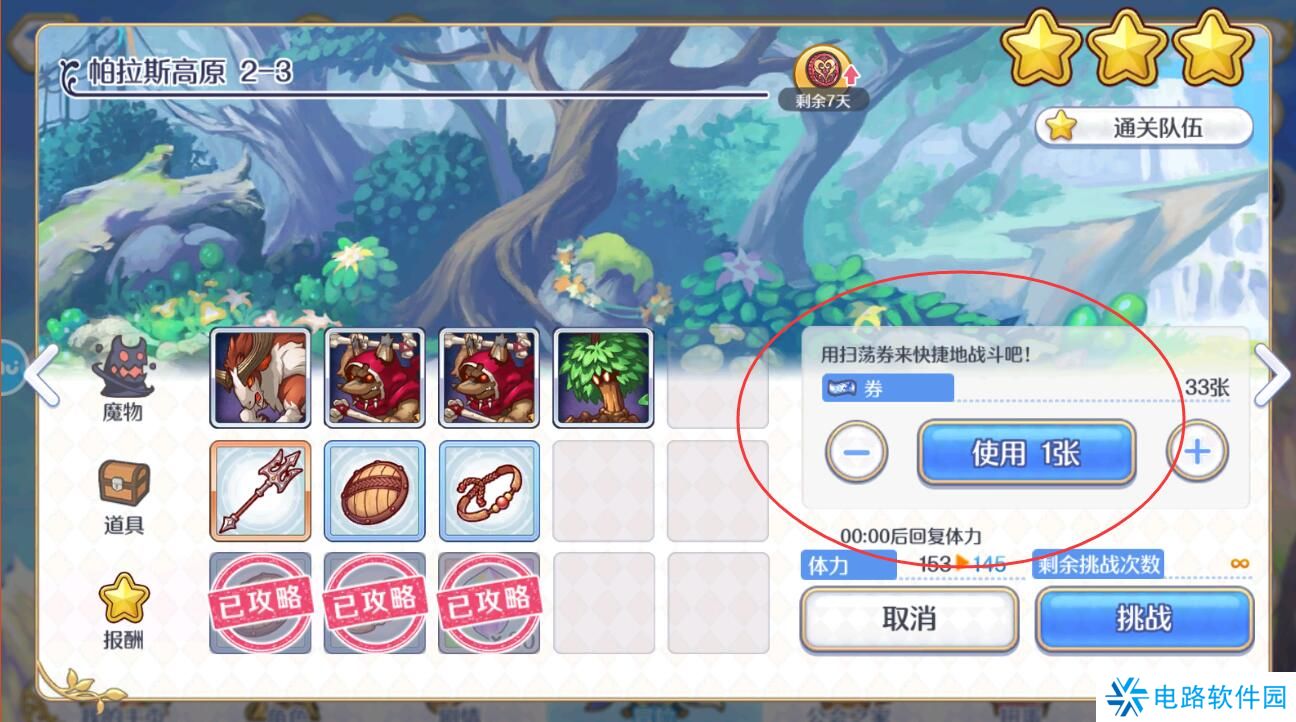
Task: Select the wolf boss monster thumbnail
Action: [259, 378]
